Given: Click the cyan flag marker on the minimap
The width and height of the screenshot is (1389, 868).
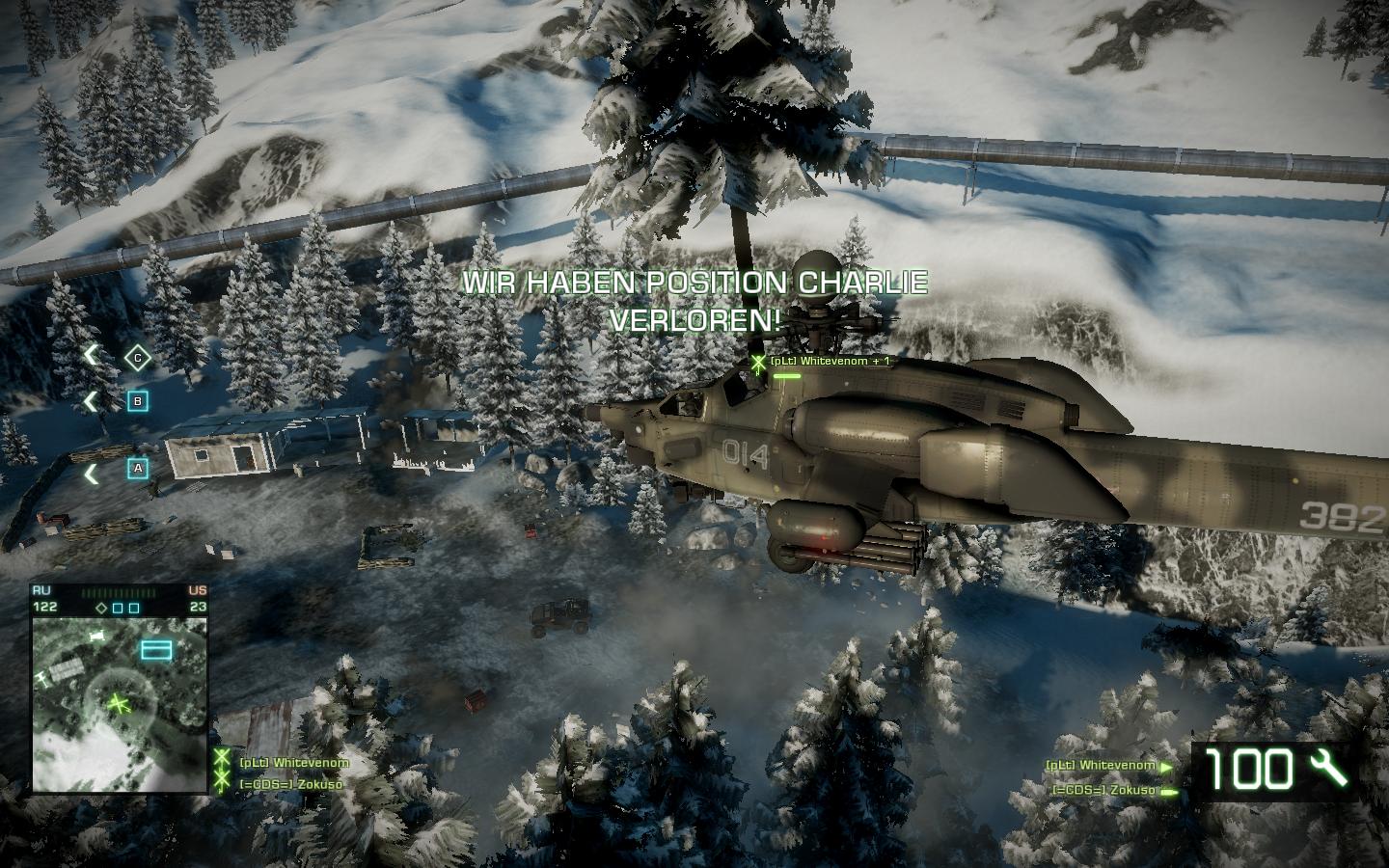Looking at the screenshot, I should [x=156, y=649].
